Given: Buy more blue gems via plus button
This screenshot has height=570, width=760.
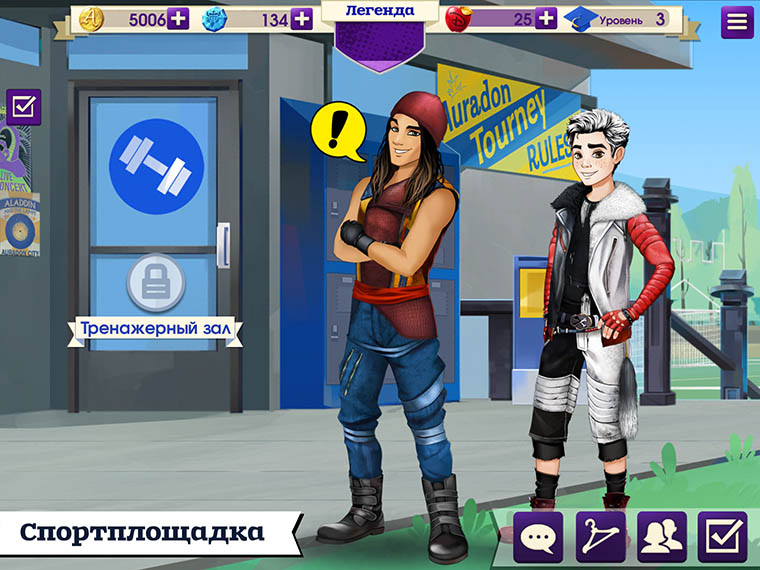Looking at the screenshot, I should [x=301, y=19].
